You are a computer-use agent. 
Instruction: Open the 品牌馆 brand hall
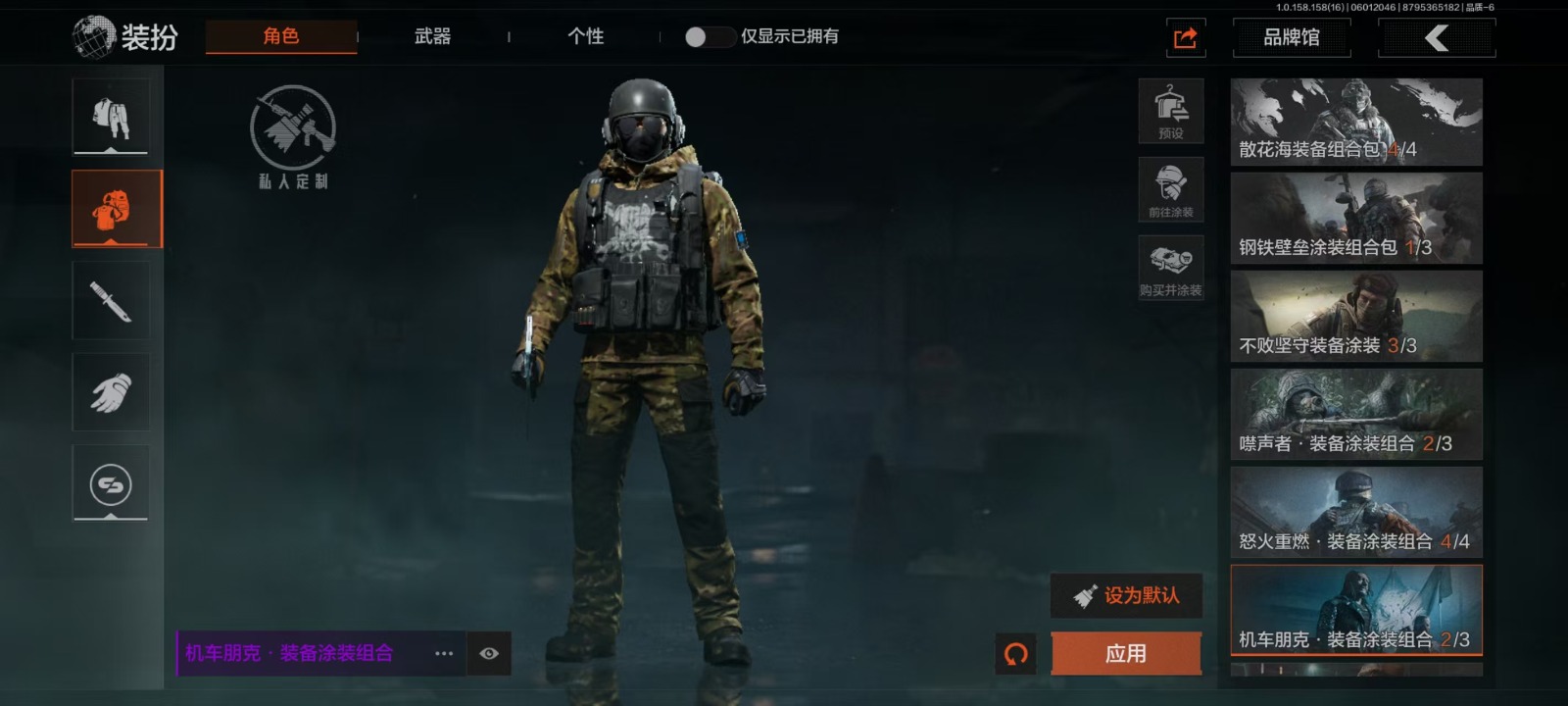click(1291, 38)
